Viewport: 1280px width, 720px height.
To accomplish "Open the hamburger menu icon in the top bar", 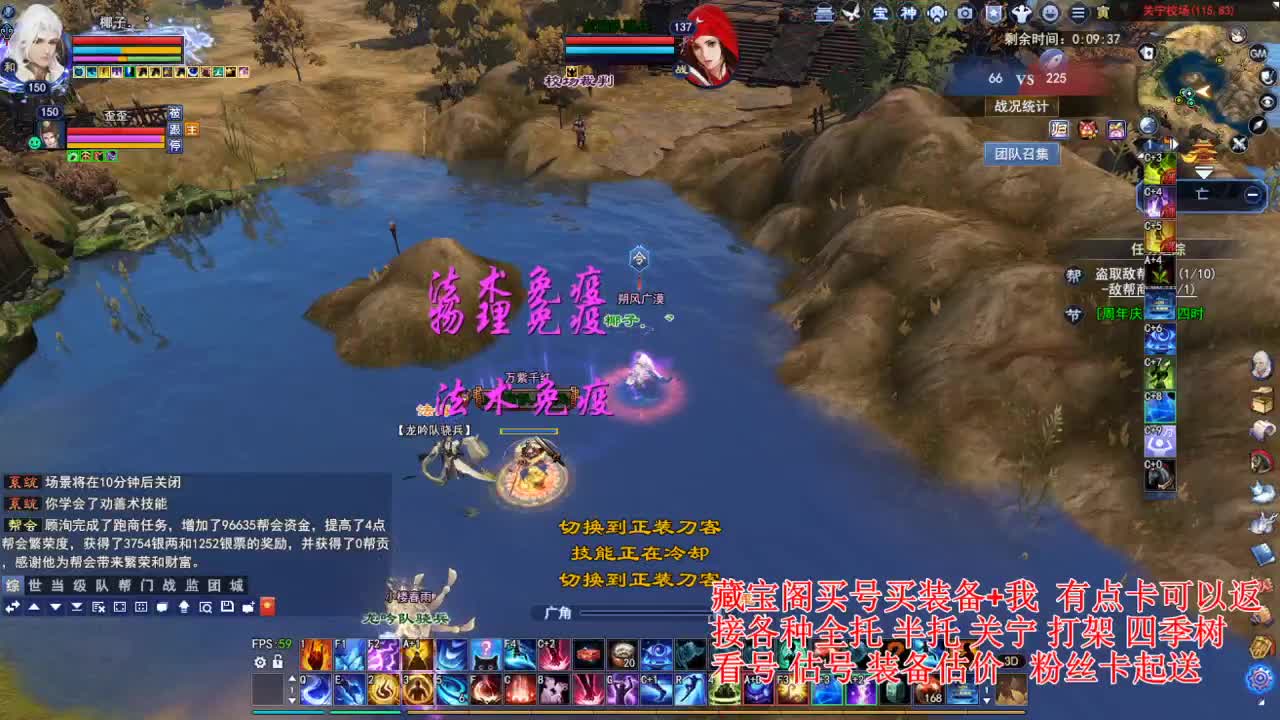I will click(1077, 13).
